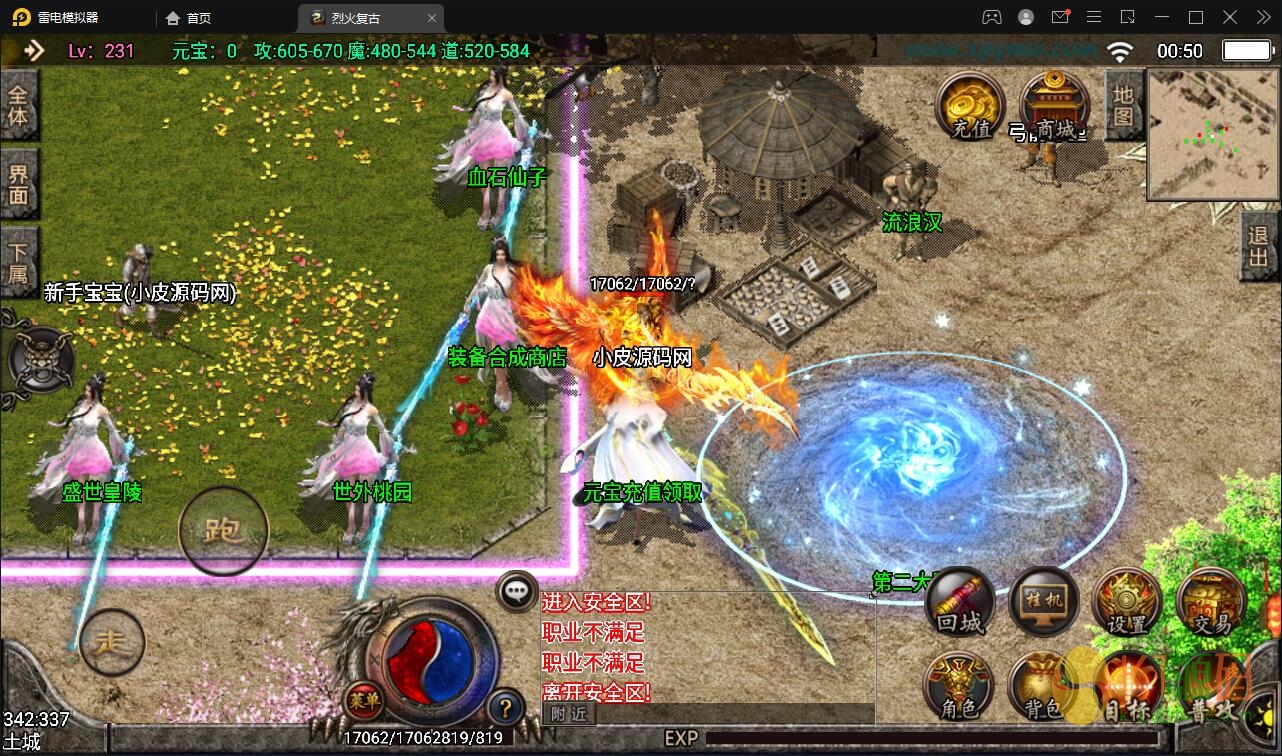Toggle the 跑 run button
Image resolution: width=1282 pixels, height=756 pixels.
223,531
